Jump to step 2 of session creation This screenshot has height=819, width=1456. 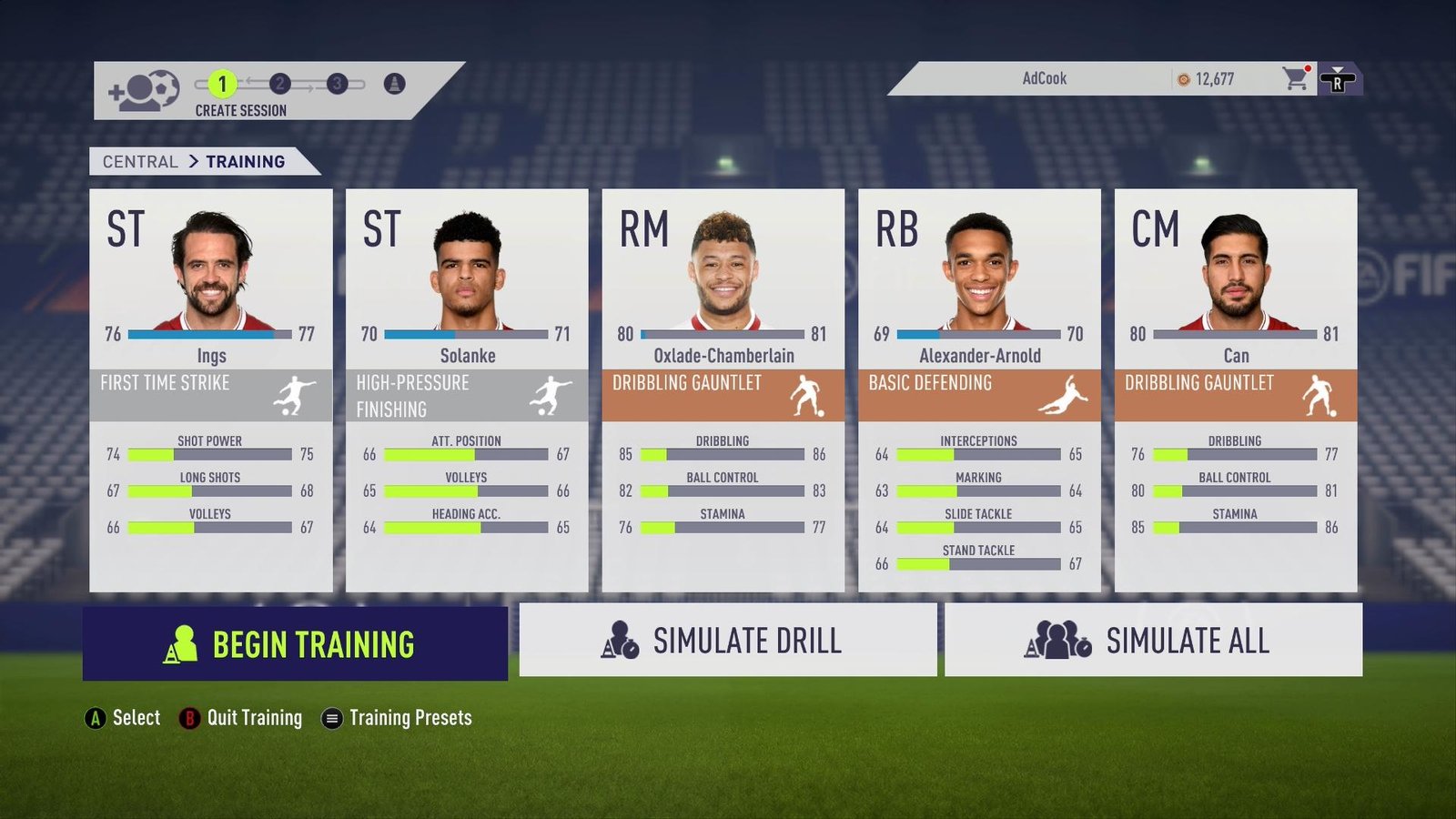click(279, 84)
